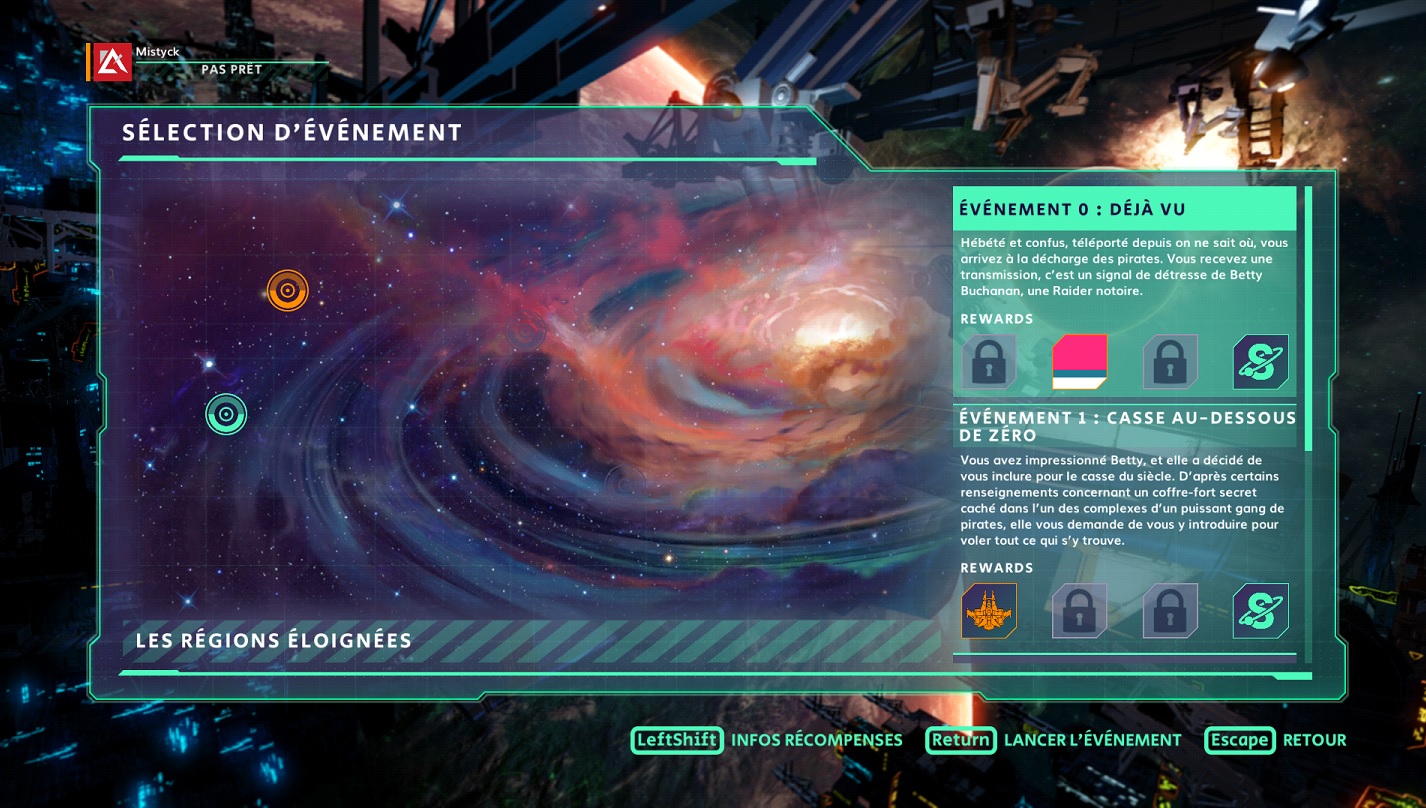This screenshot has width=1426, height=808.
Task: Click the pink paint reward for Événement 0
Action: 1079,362
